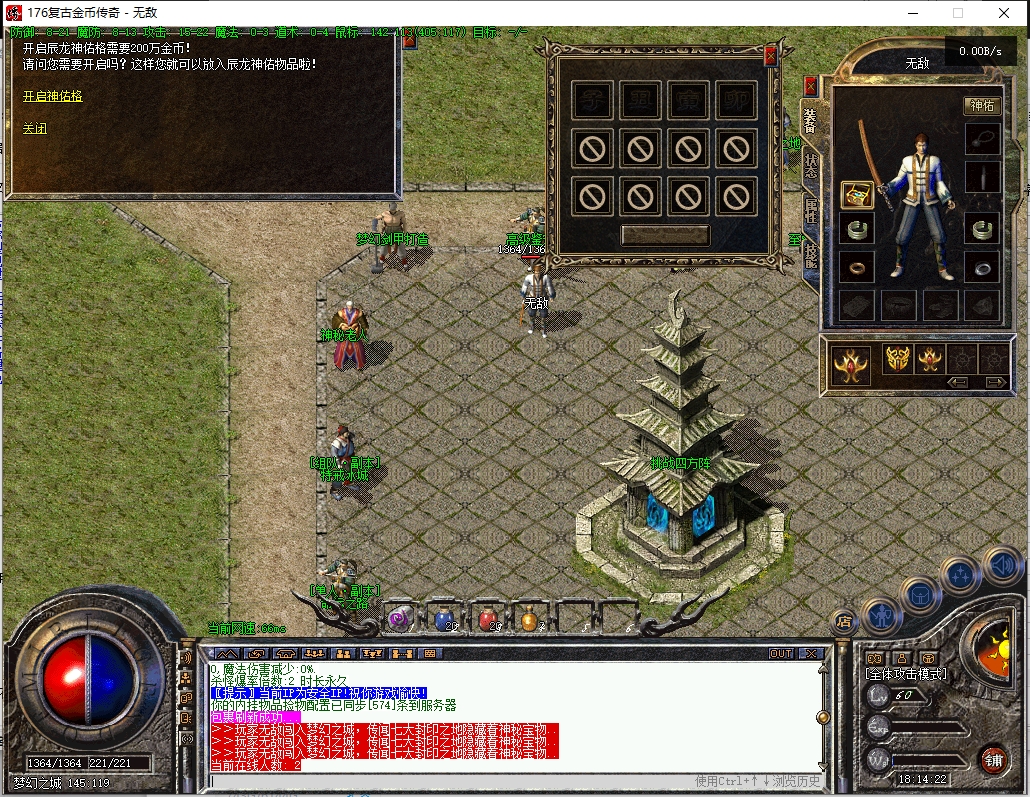
Task: Click the 神佑 button
Action: (981, 105)
